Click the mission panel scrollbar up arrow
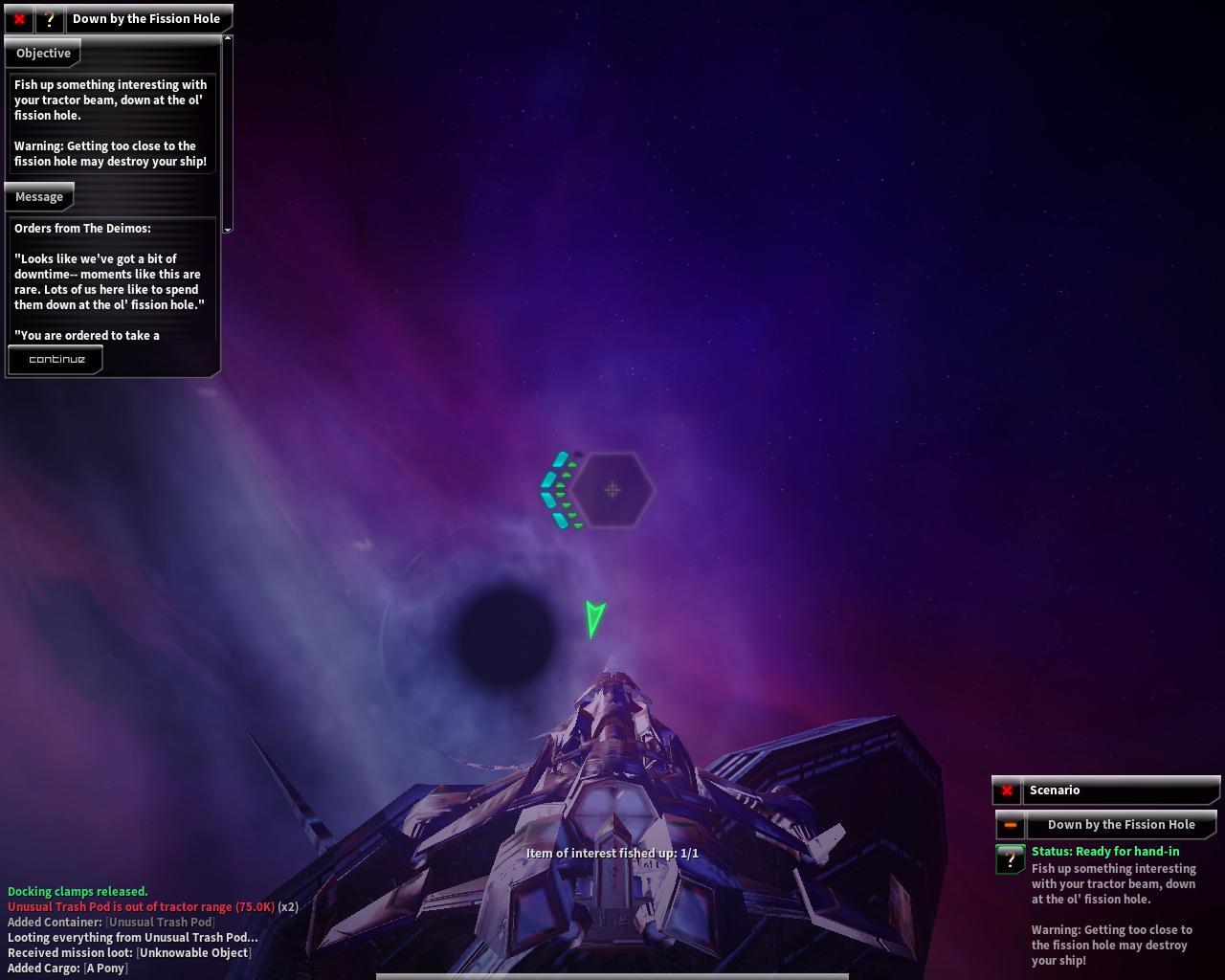 click(228, 38)
